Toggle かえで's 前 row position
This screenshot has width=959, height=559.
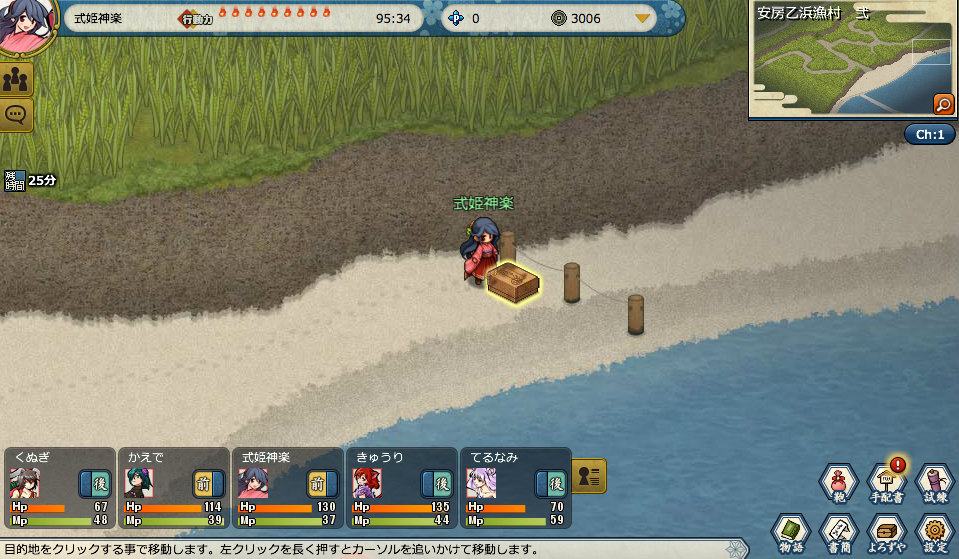209,484
